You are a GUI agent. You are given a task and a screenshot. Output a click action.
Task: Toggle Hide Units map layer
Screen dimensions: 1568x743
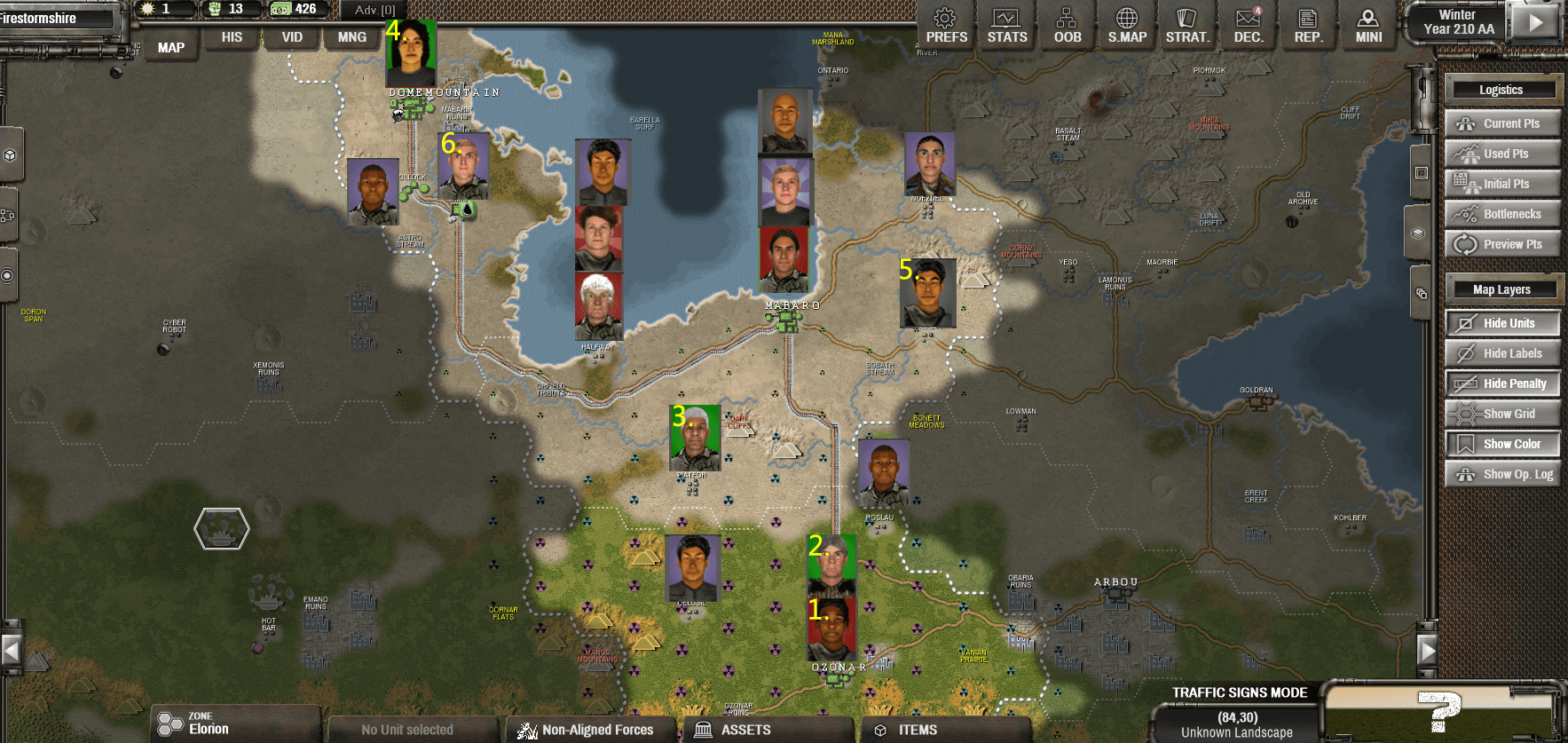pyautogui.click(x=1502, y=322)
